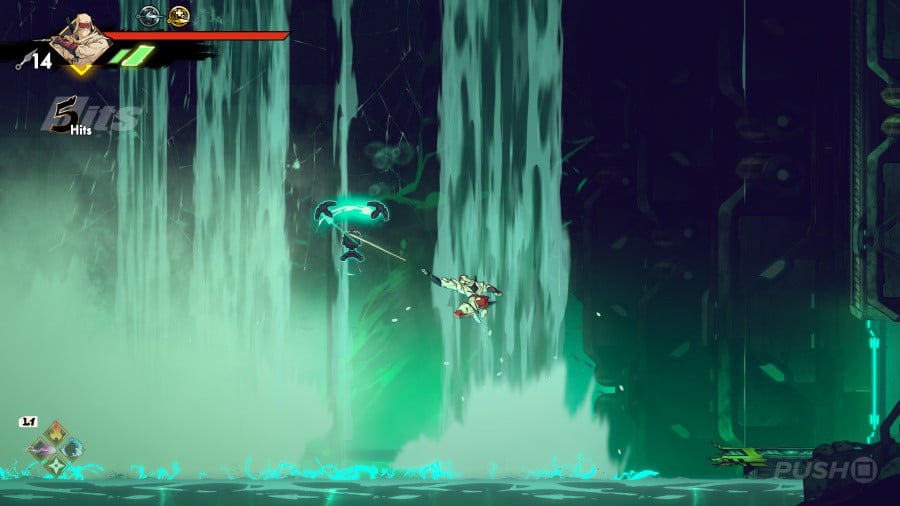Image resolution: width=900 pixels, height=506 pixels.
Task: Click the gold healing cross amulet icon
Action: click(x=179, y=15)
